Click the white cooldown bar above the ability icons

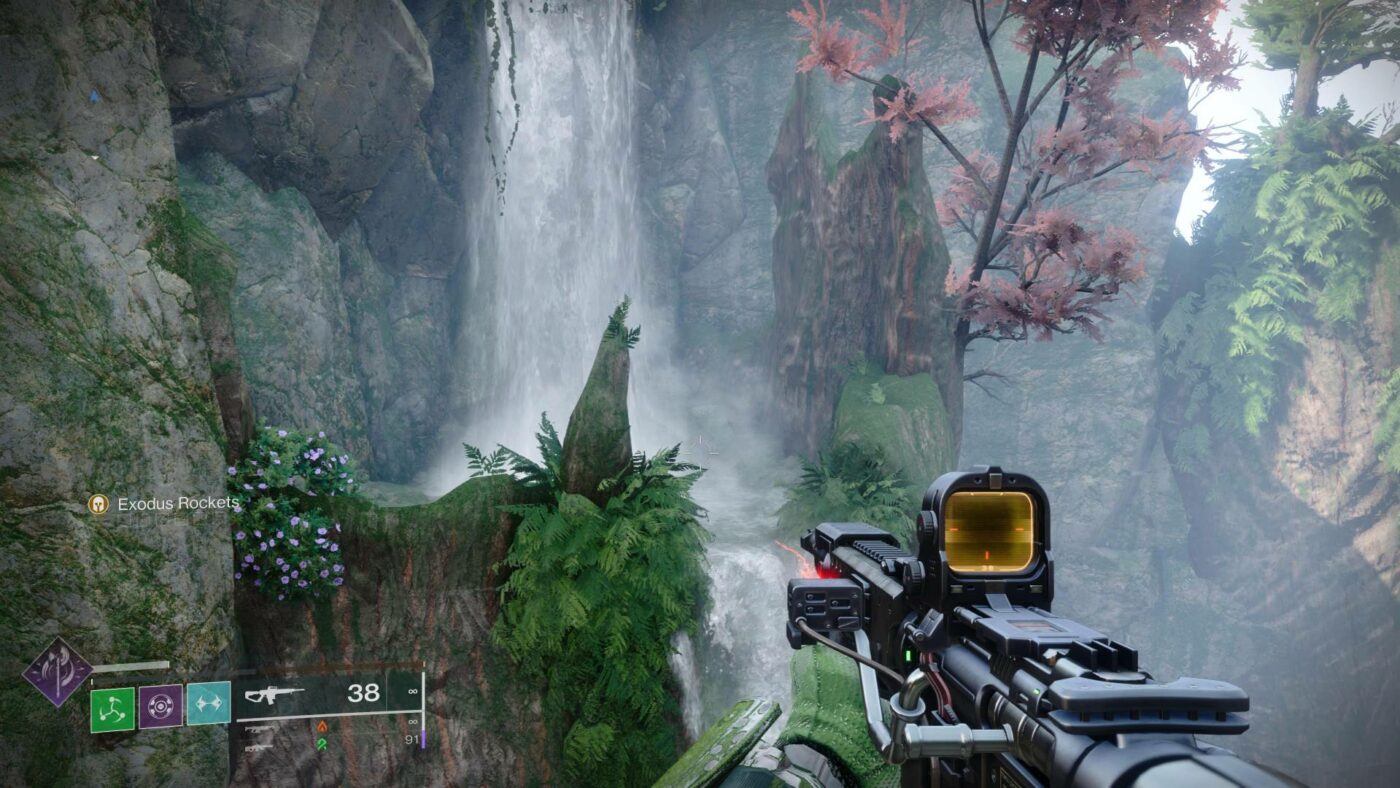tap(130, 666)
